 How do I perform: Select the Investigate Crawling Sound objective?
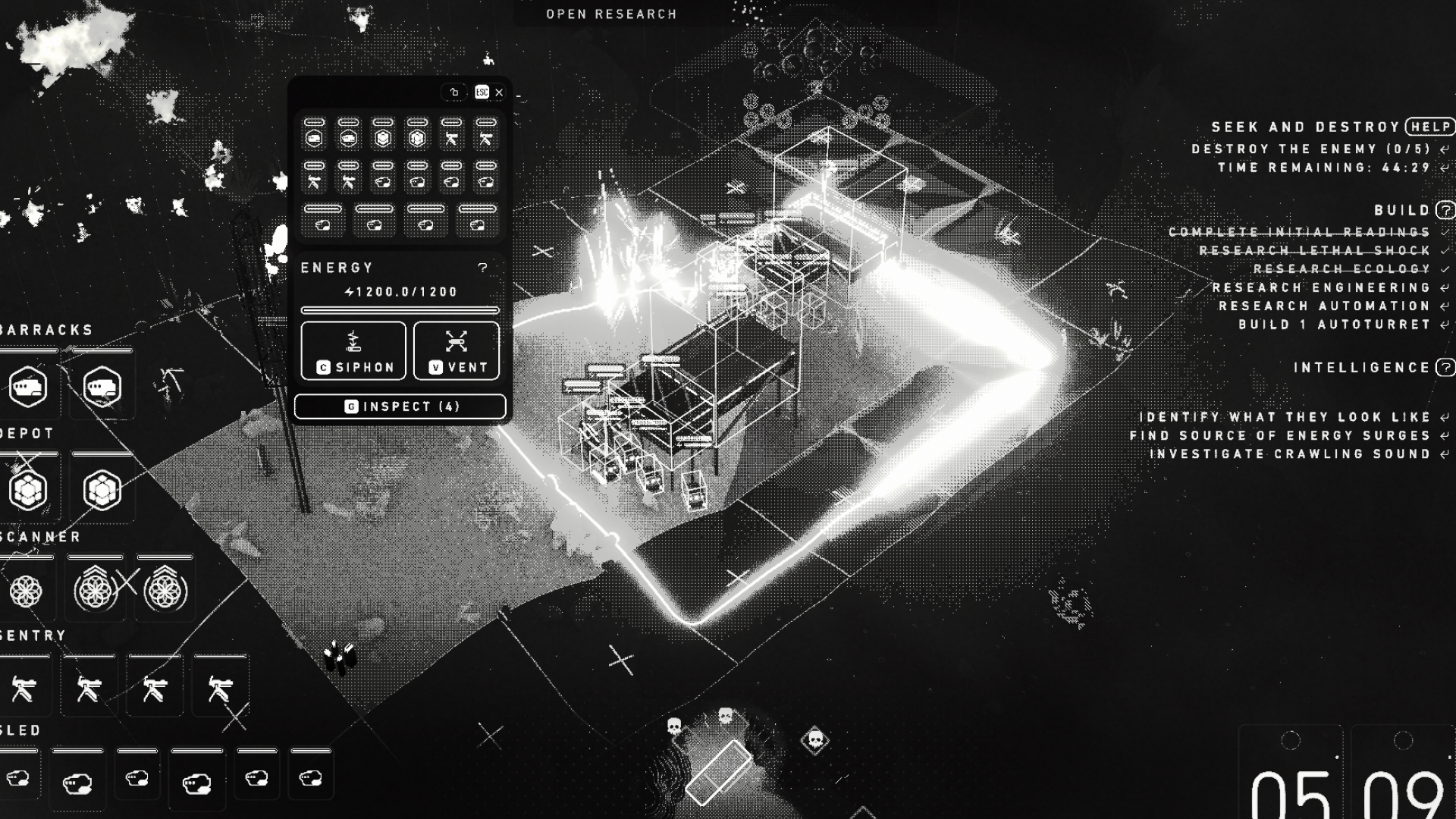coord(1289,454)
